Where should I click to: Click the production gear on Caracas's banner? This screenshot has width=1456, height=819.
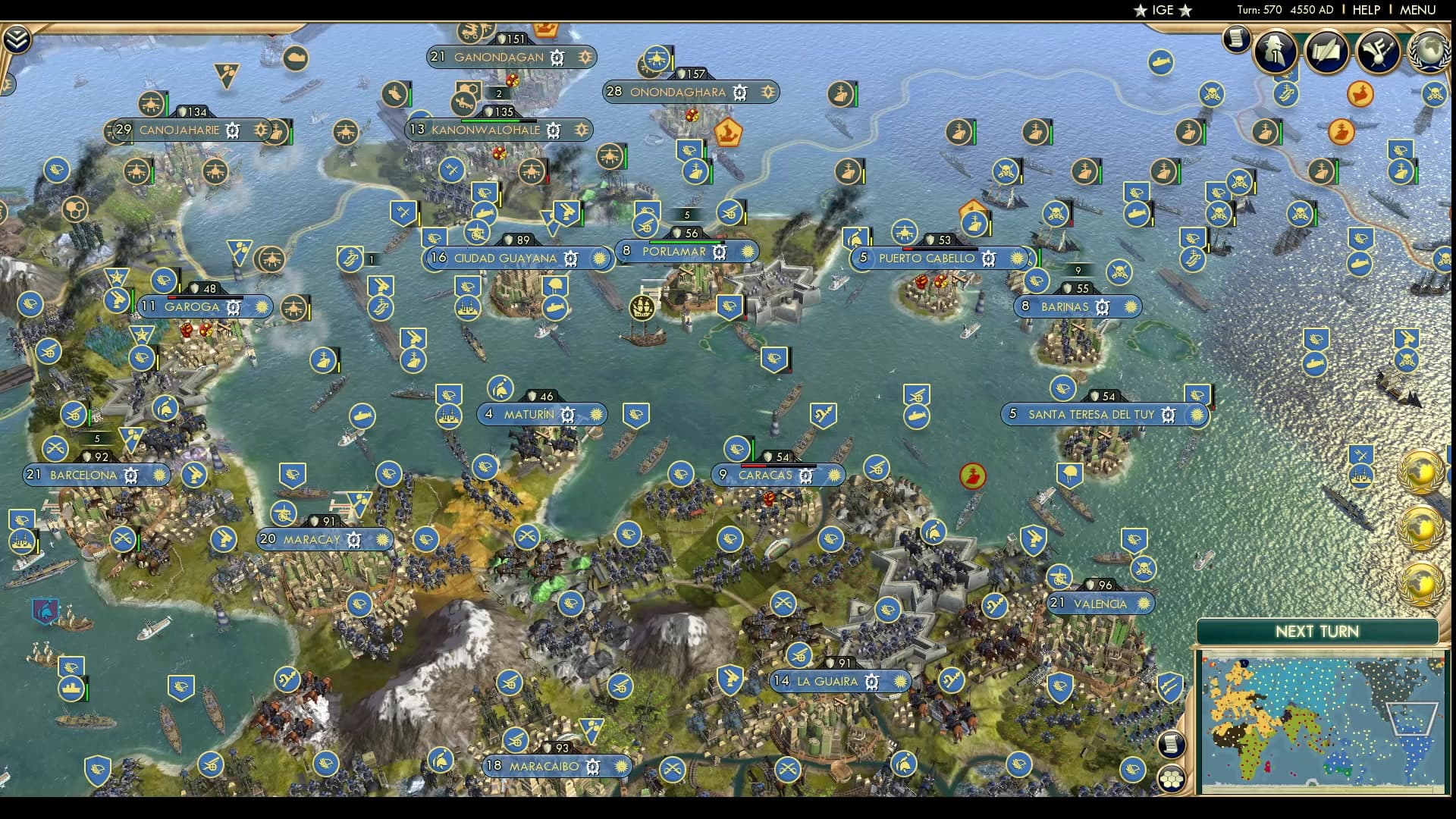pyautogui.click(x=806, y=475)
